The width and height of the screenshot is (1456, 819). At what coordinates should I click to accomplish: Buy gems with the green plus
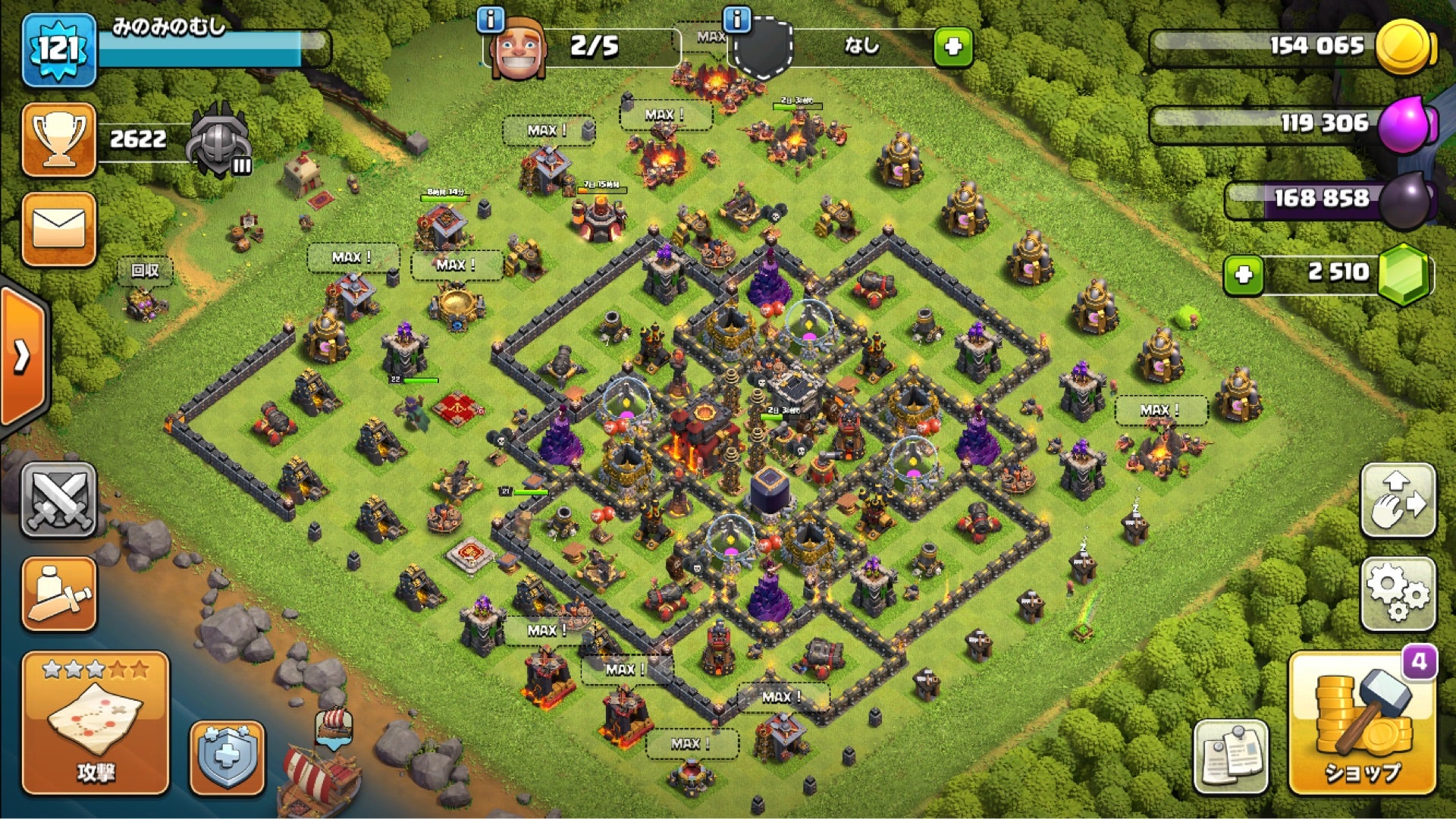(x=1244, y=275)
